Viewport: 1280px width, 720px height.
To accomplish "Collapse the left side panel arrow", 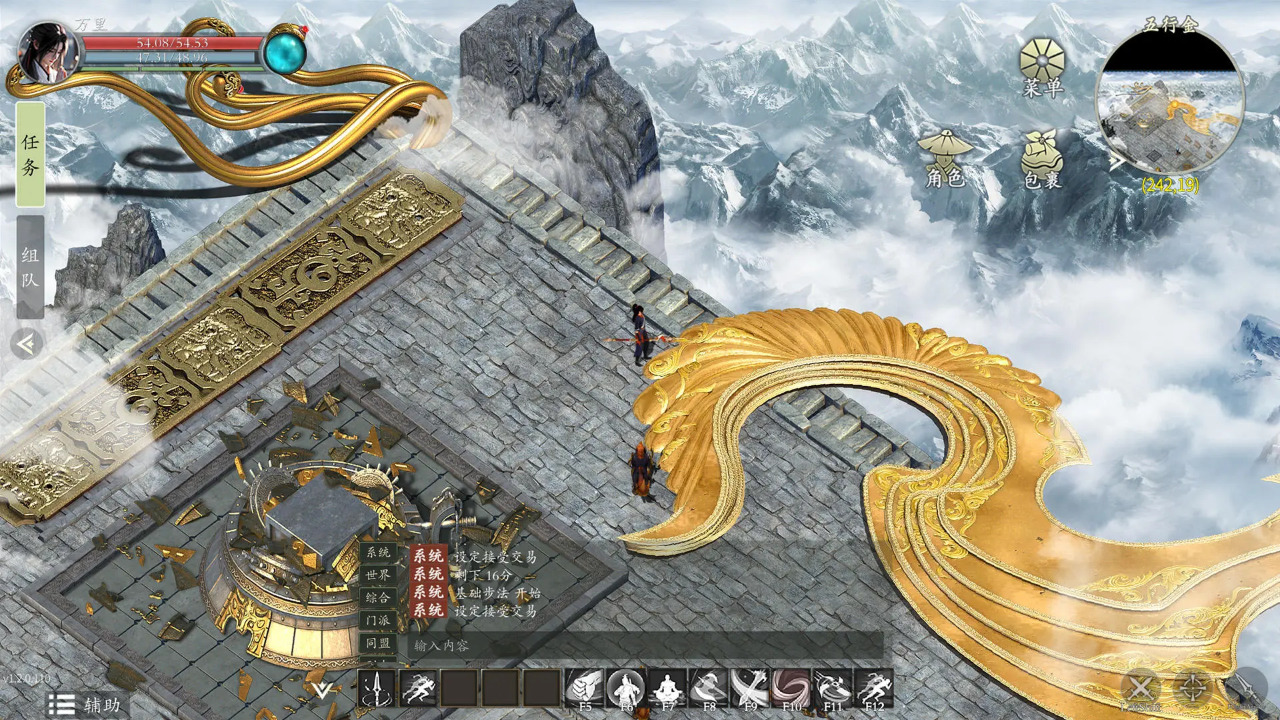I will click(x=27, y=344).
